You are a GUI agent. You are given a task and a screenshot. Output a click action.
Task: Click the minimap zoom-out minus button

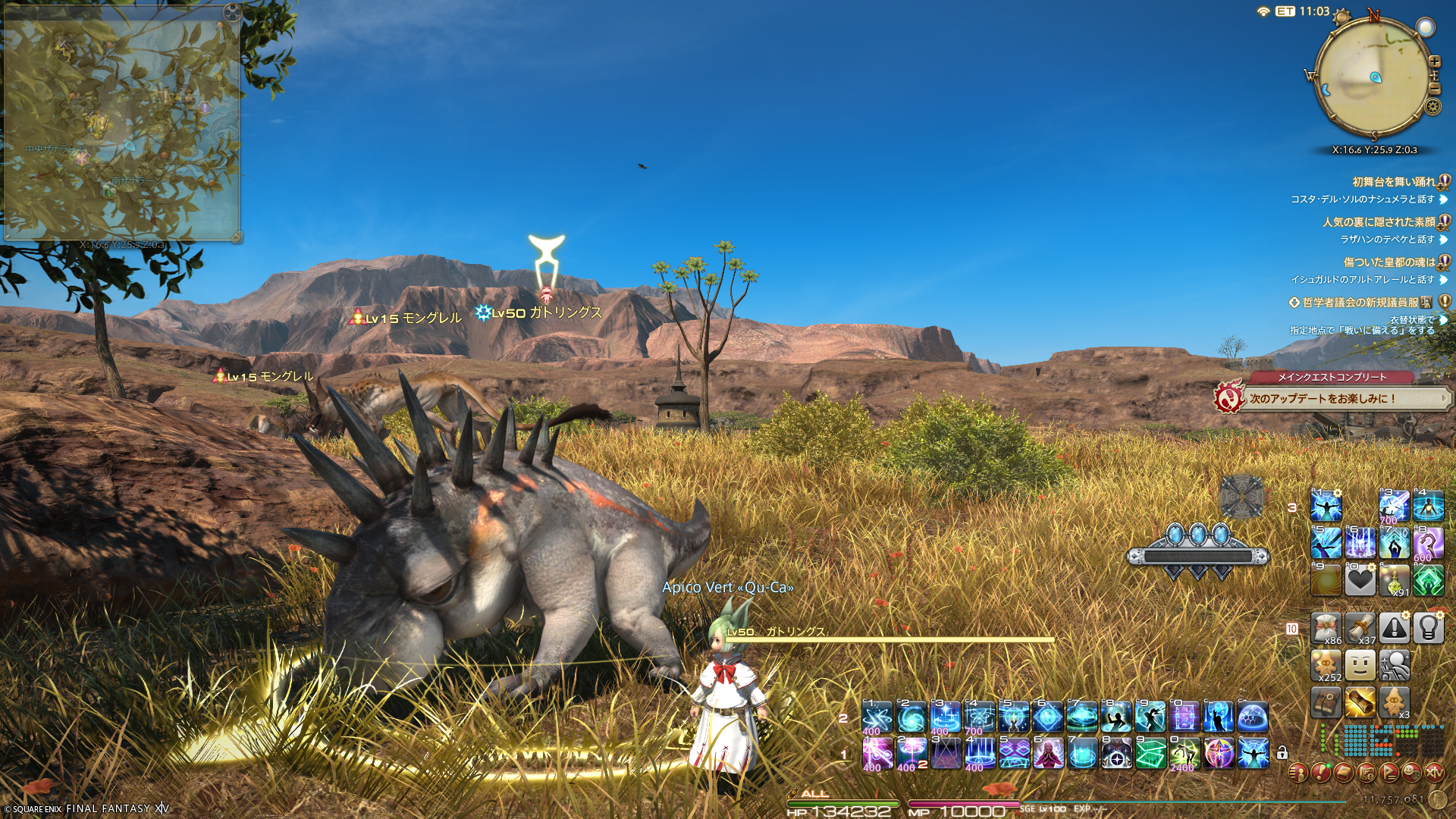tap(1434, 89)
